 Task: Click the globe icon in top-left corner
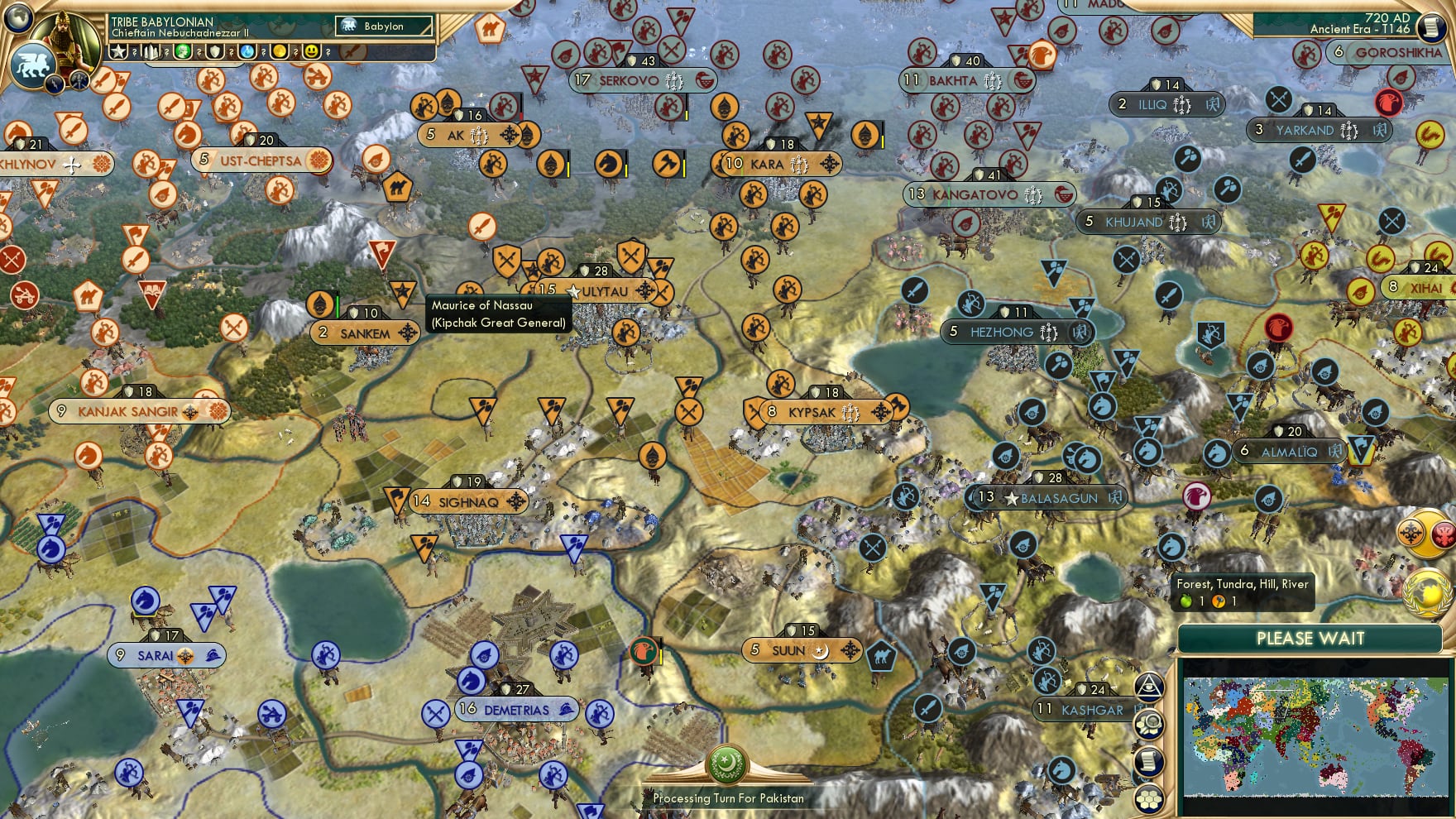(x=18, y=18)
